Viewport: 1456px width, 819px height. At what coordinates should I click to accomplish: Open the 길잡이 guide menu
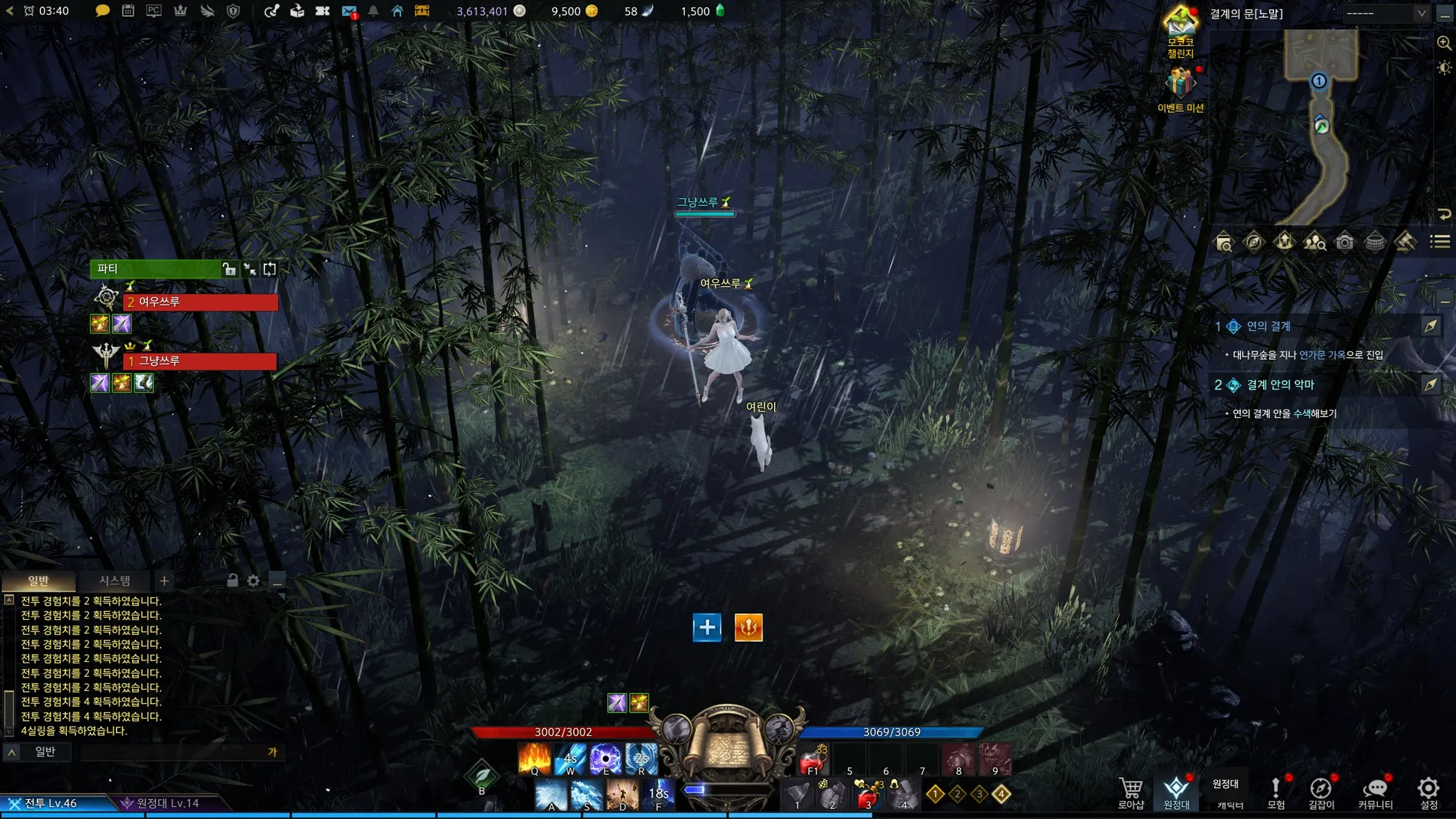1321,792
